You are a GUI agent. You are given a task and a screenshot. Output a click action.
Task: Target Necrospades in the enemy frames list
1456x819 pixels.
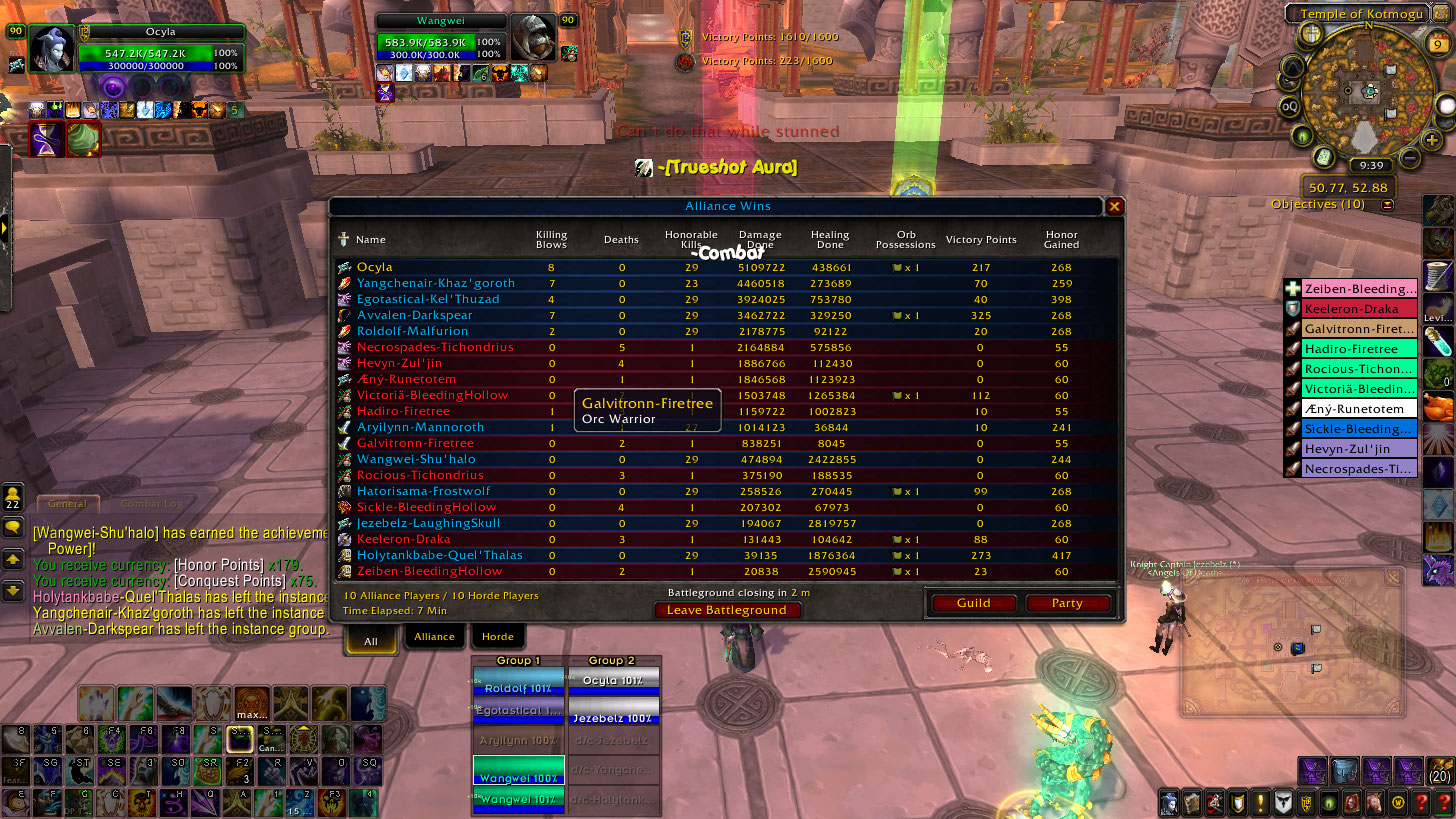tap(1360, 469)
